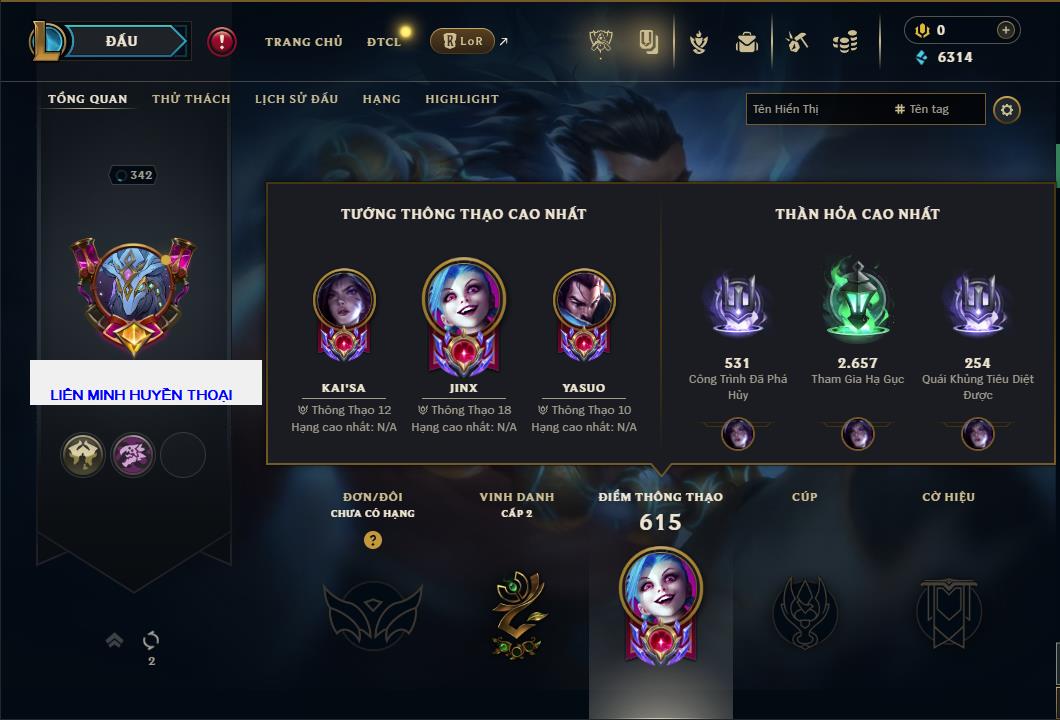Go to TRANG CHỦ home page
This screenshot has height=720, width=1060.
pos(303,42)
